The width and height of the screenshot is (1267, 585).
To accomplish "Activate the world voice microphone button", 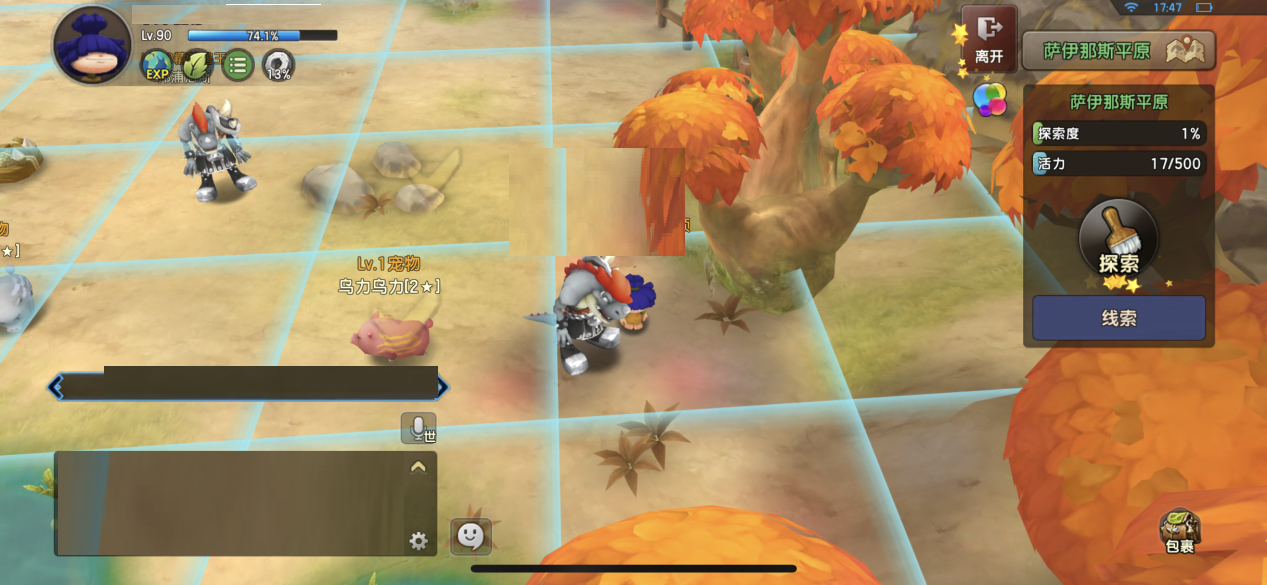I will tap(418, 428).
